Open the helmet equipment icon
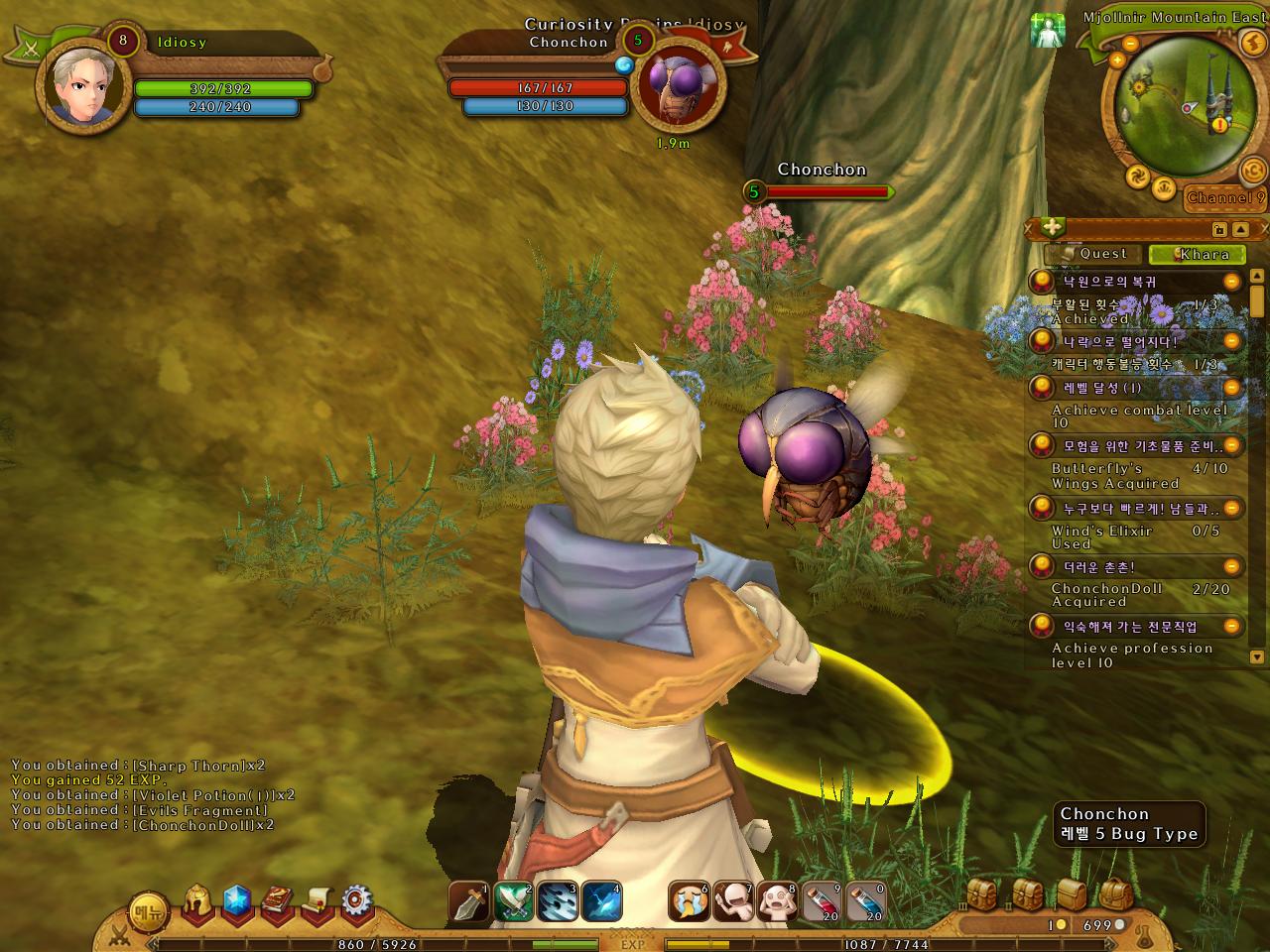 198,900
